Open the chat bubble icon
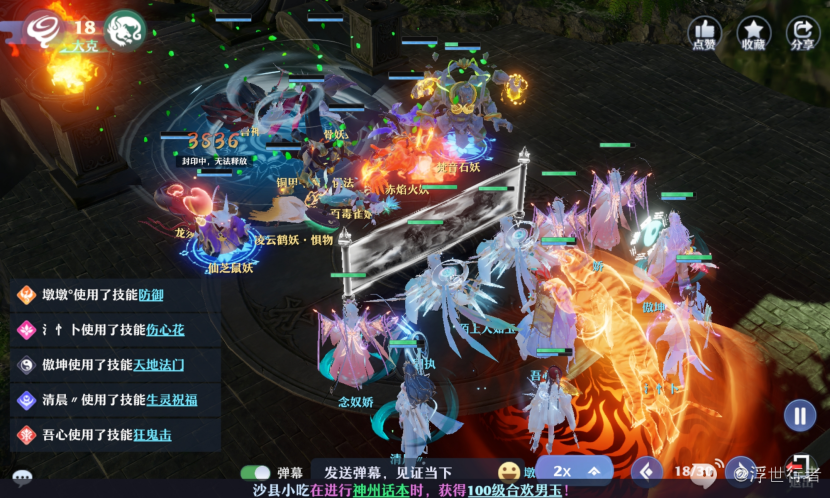 [x=22, y=478]
